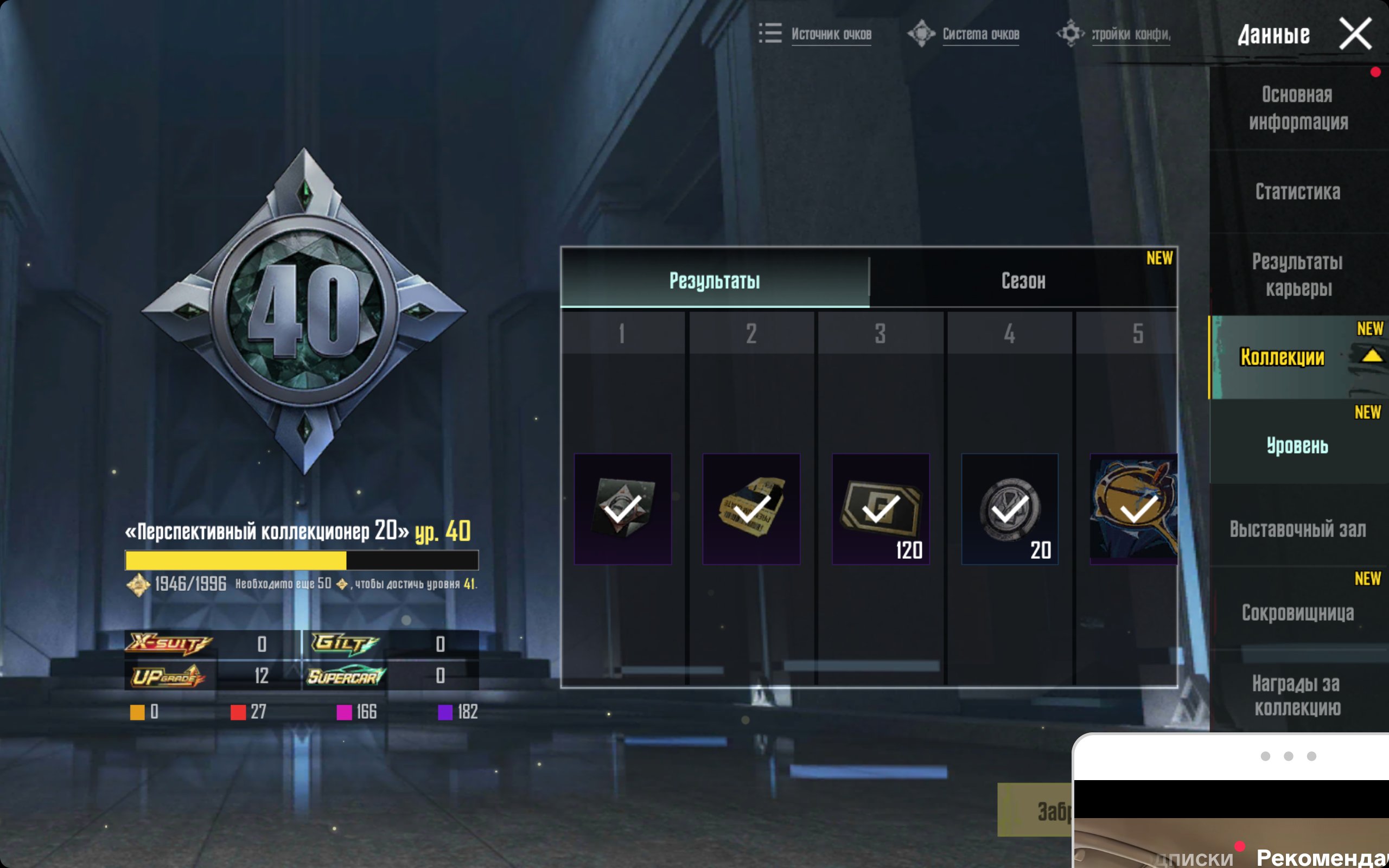Image resolution: width=1389 pixels, height=868 pixels.
Task: Select level 1 reward crate thumbnail
Action: pyautogui.click(x=623, y=509)
